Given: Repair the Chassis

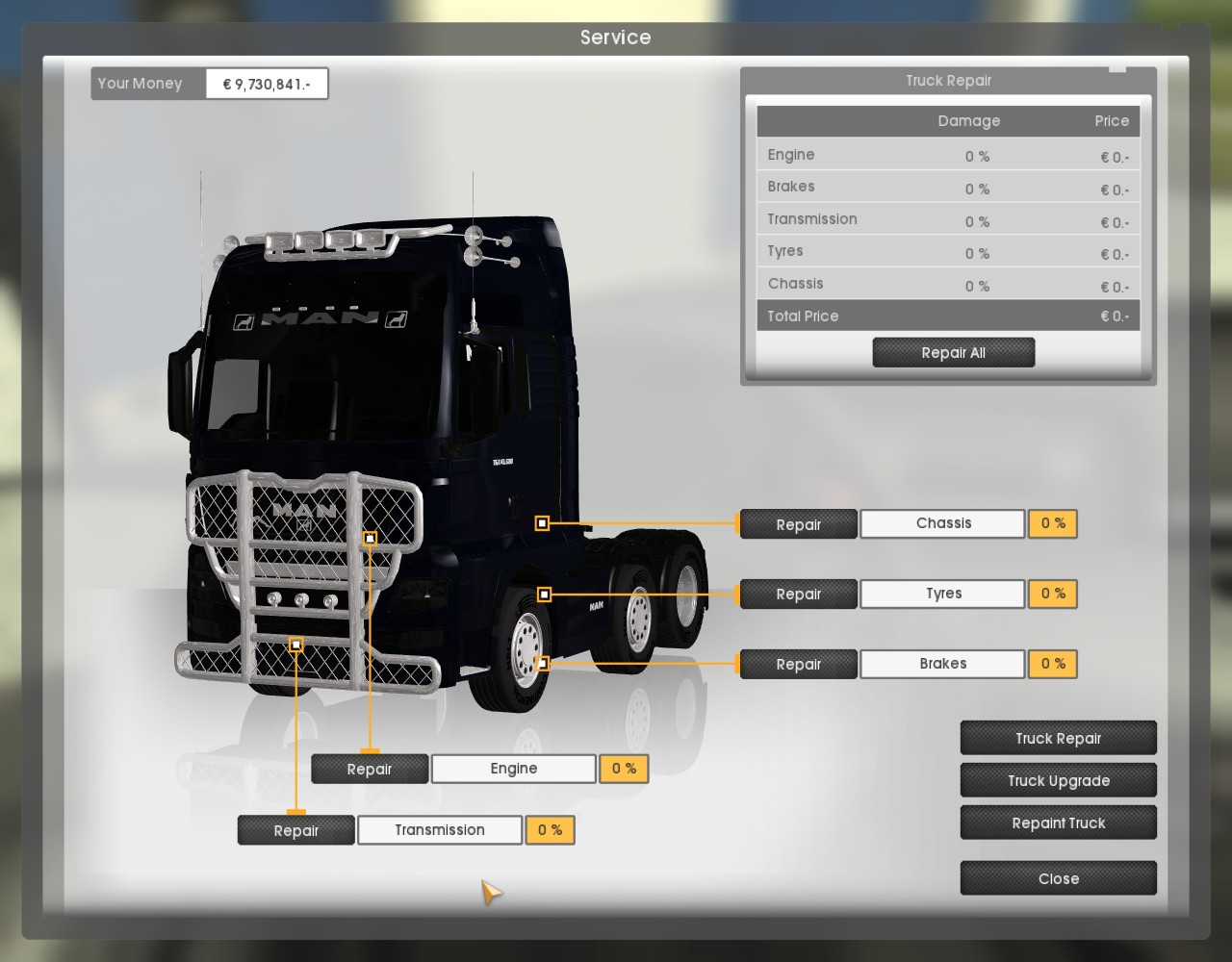Looking at the screenshot, I should [798, 524].
